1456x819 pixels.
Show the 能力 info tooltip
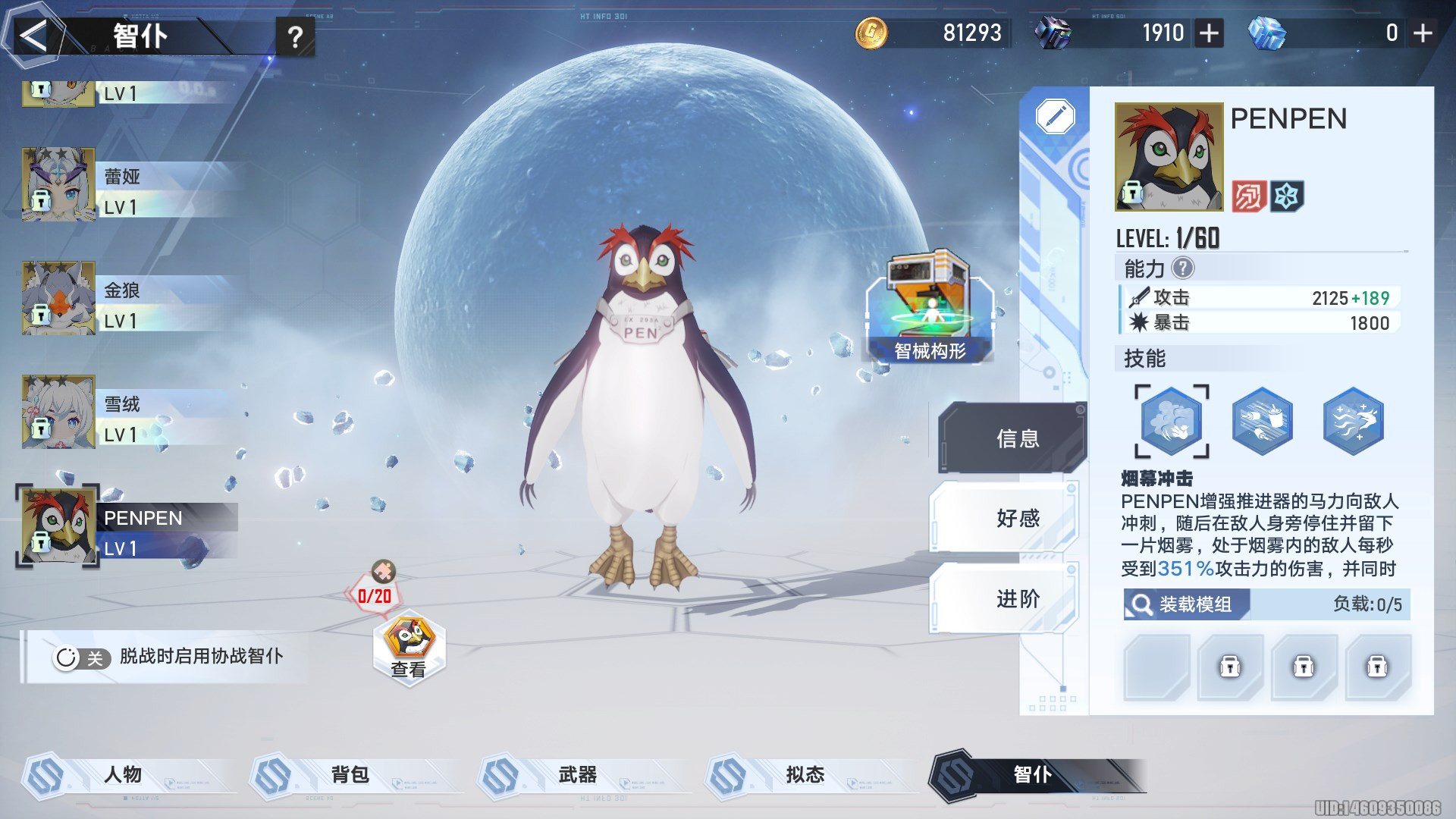click(x=1182, y=268)
